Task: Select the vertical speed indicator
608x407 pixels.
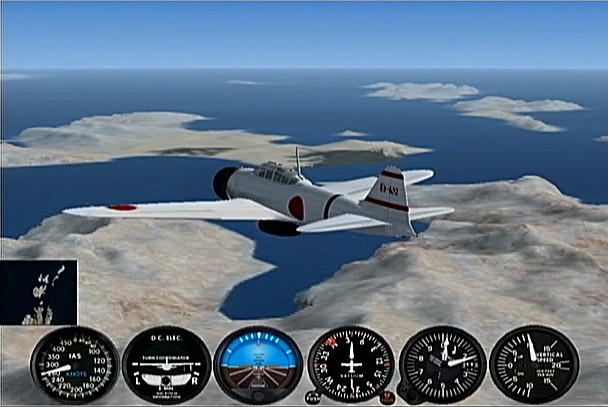Action: coord(534,364)
